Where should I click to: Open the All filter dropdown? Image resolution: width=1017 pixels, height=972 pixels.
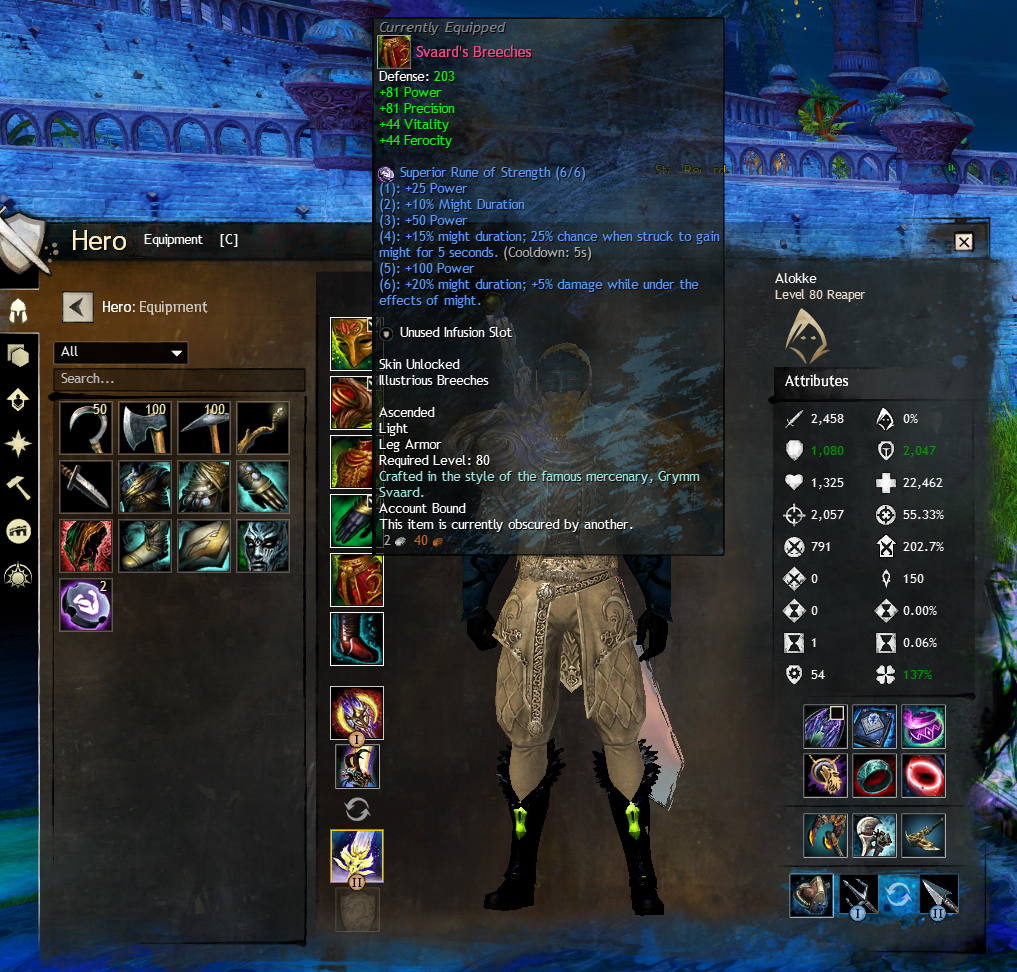point(121,352)
